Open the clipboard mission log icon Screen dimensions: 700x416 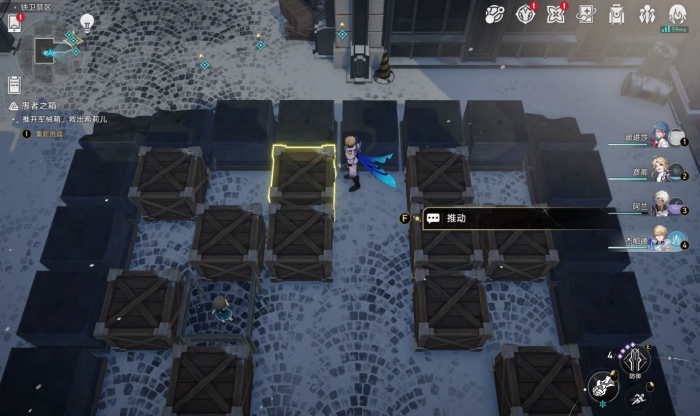click(x=15, y=84)
